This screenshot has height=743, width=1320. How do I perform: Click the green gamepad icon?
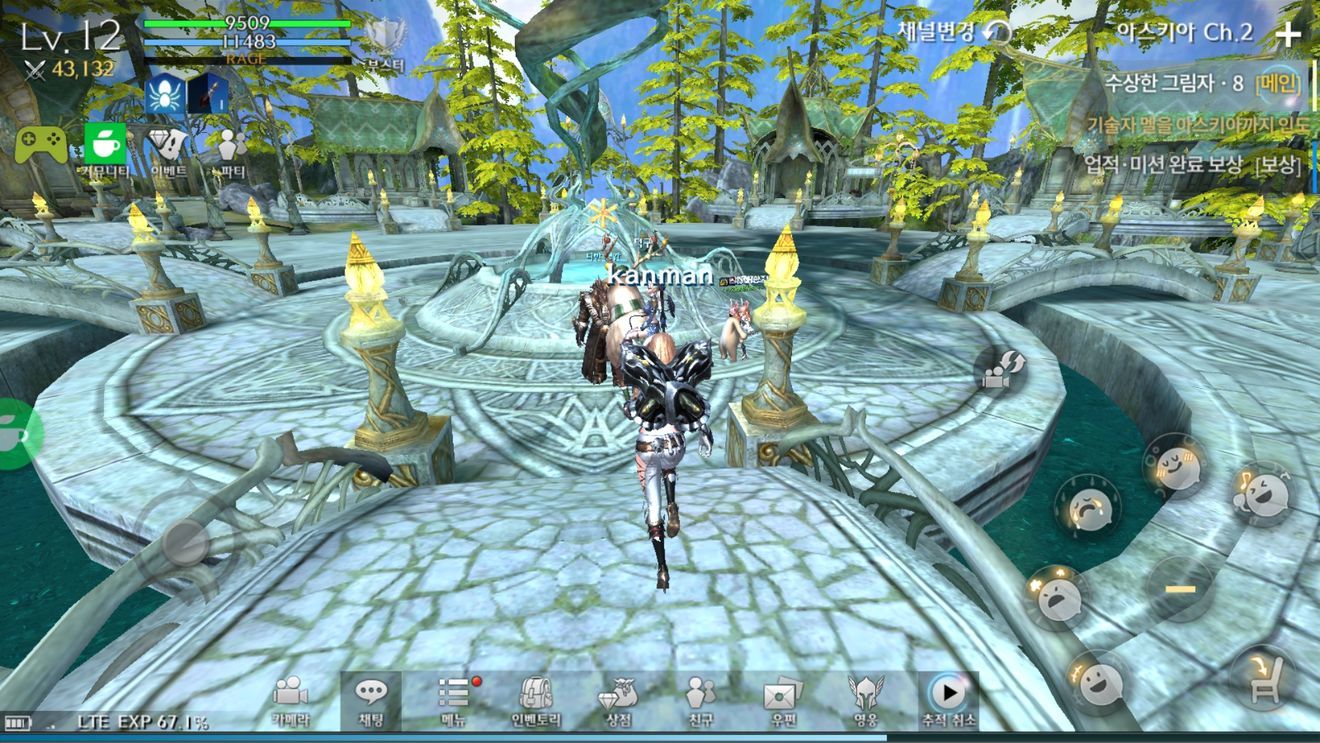coord(41,145)
